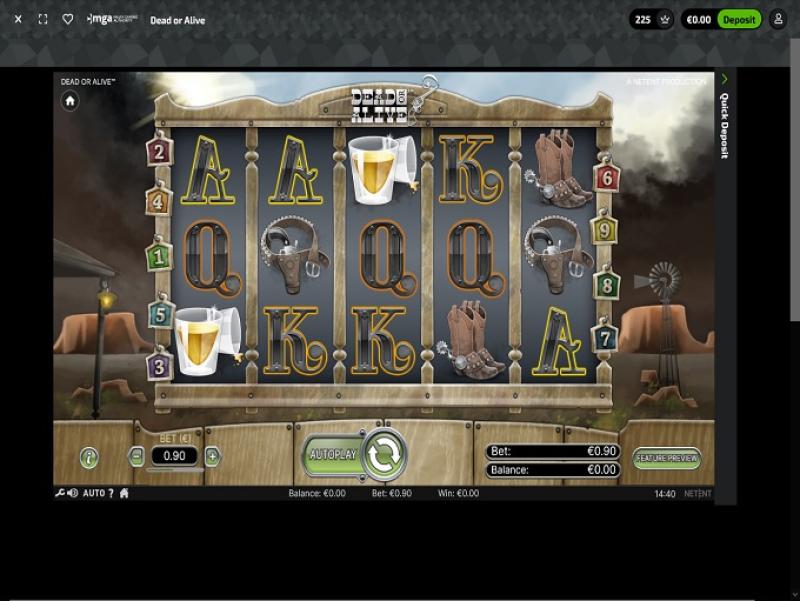Image resolution: width=800 pixels, height=601 pixels.
Task: Open the Feature Preview
Action: pos(667,458)
